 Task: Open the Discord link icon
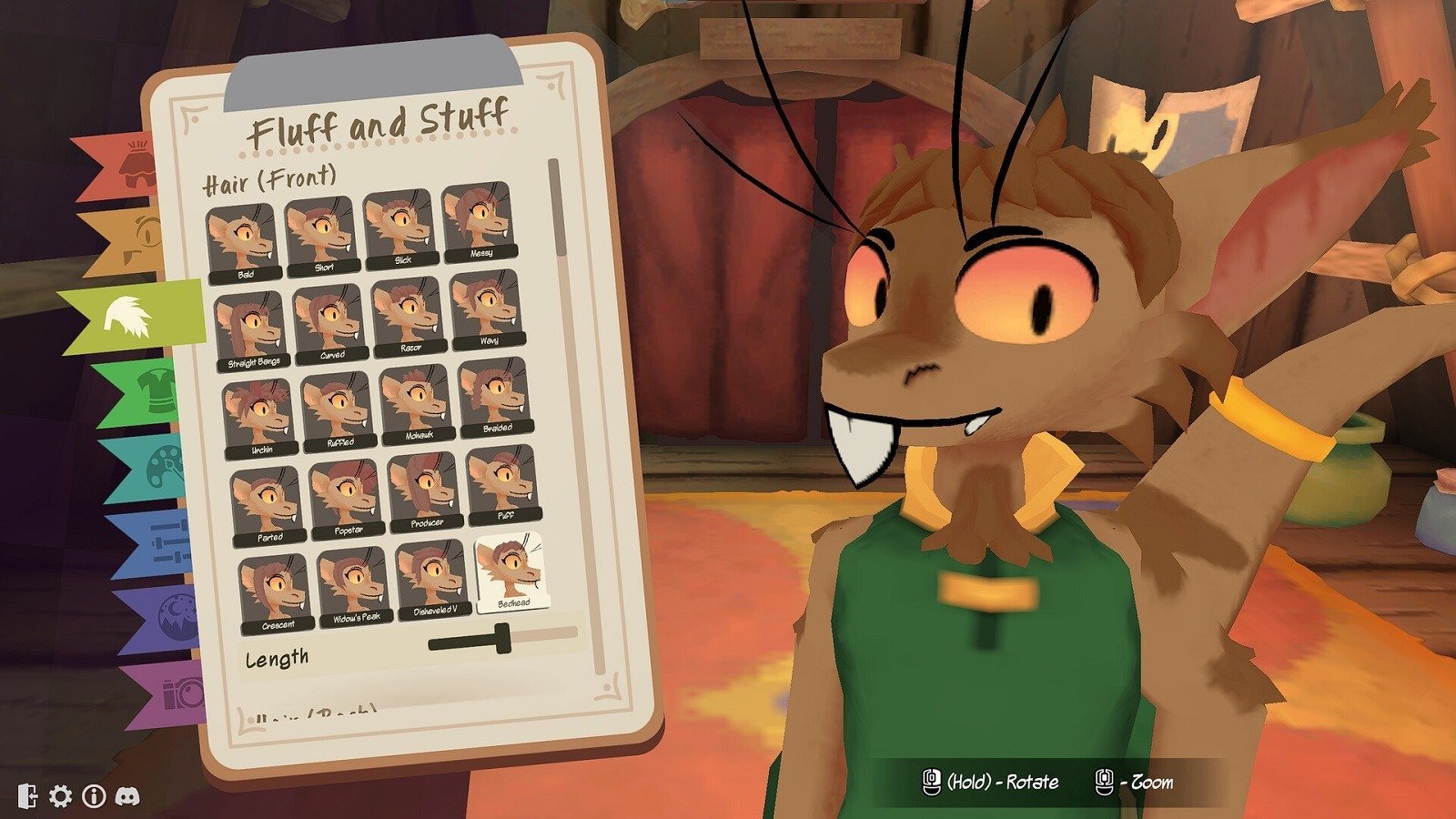pyautogui.click(x=127, y=796)
